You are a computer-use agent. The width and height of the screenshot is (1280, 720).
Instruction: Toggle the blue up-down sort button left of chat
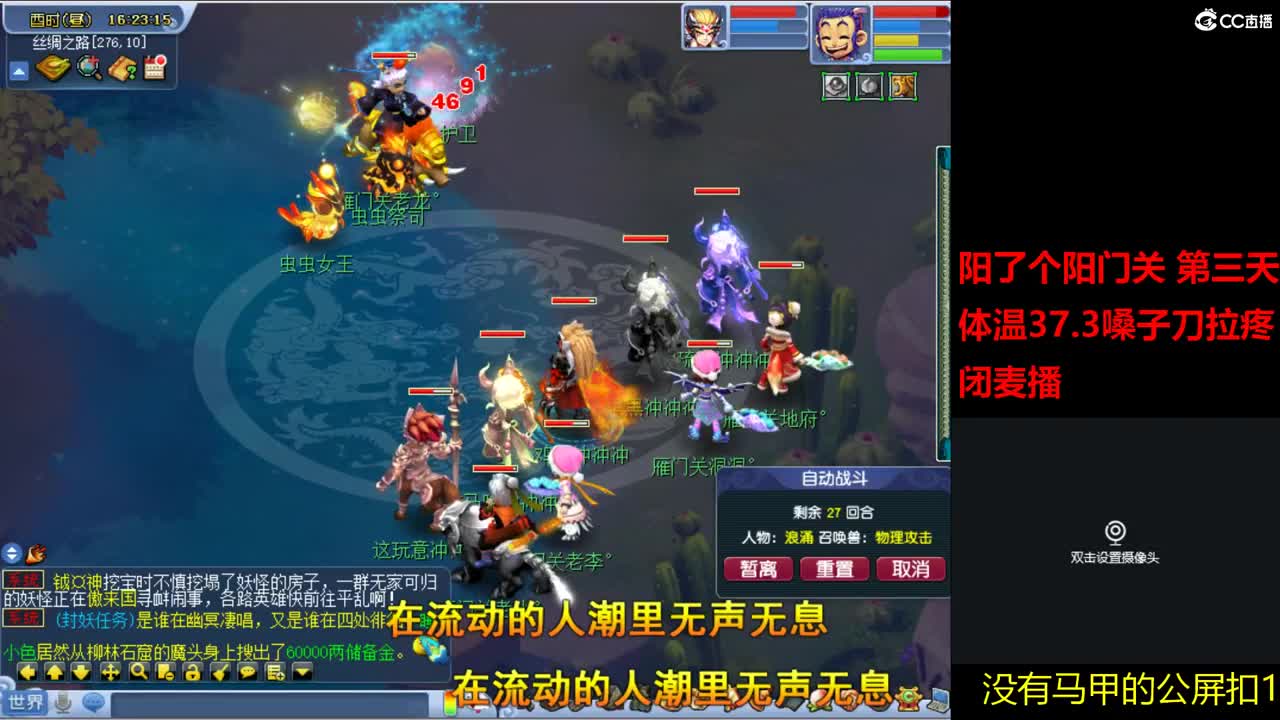[11, 555]
